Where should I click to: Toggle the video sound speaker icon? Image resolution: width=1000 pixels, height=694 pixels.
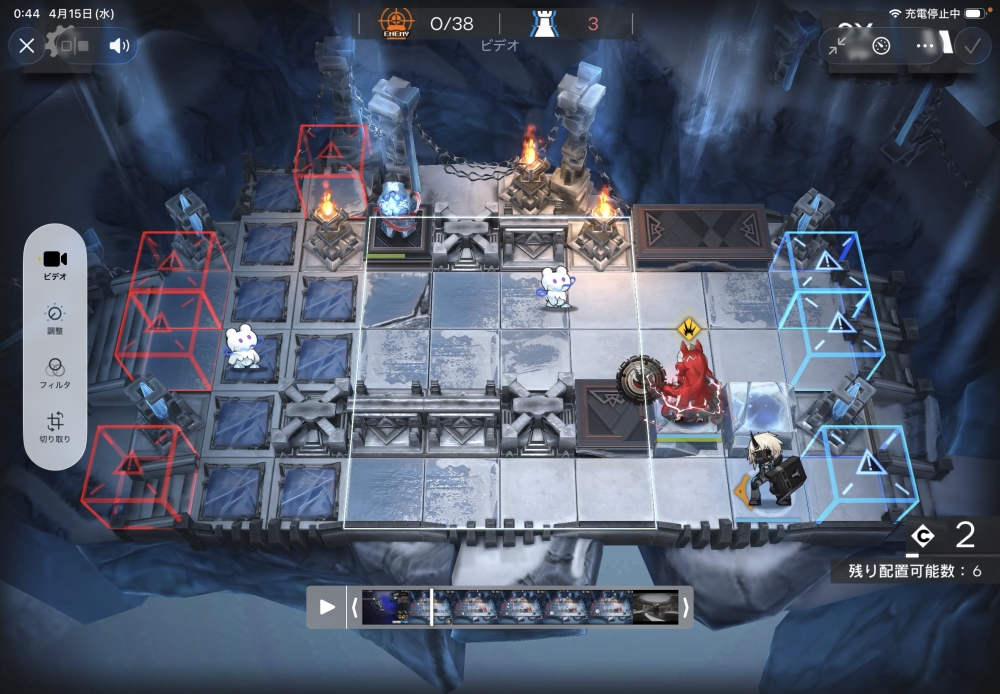[x=120, y=45]
